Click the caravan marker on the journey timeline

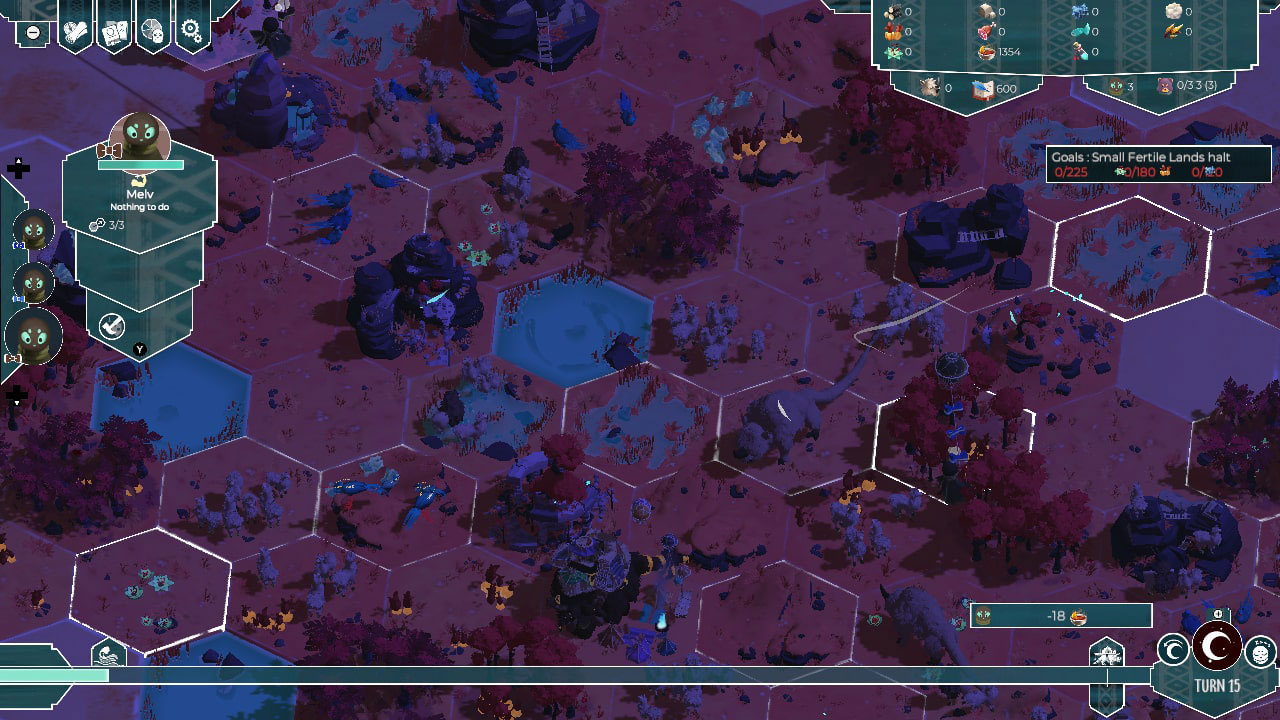pos(1108,653)
